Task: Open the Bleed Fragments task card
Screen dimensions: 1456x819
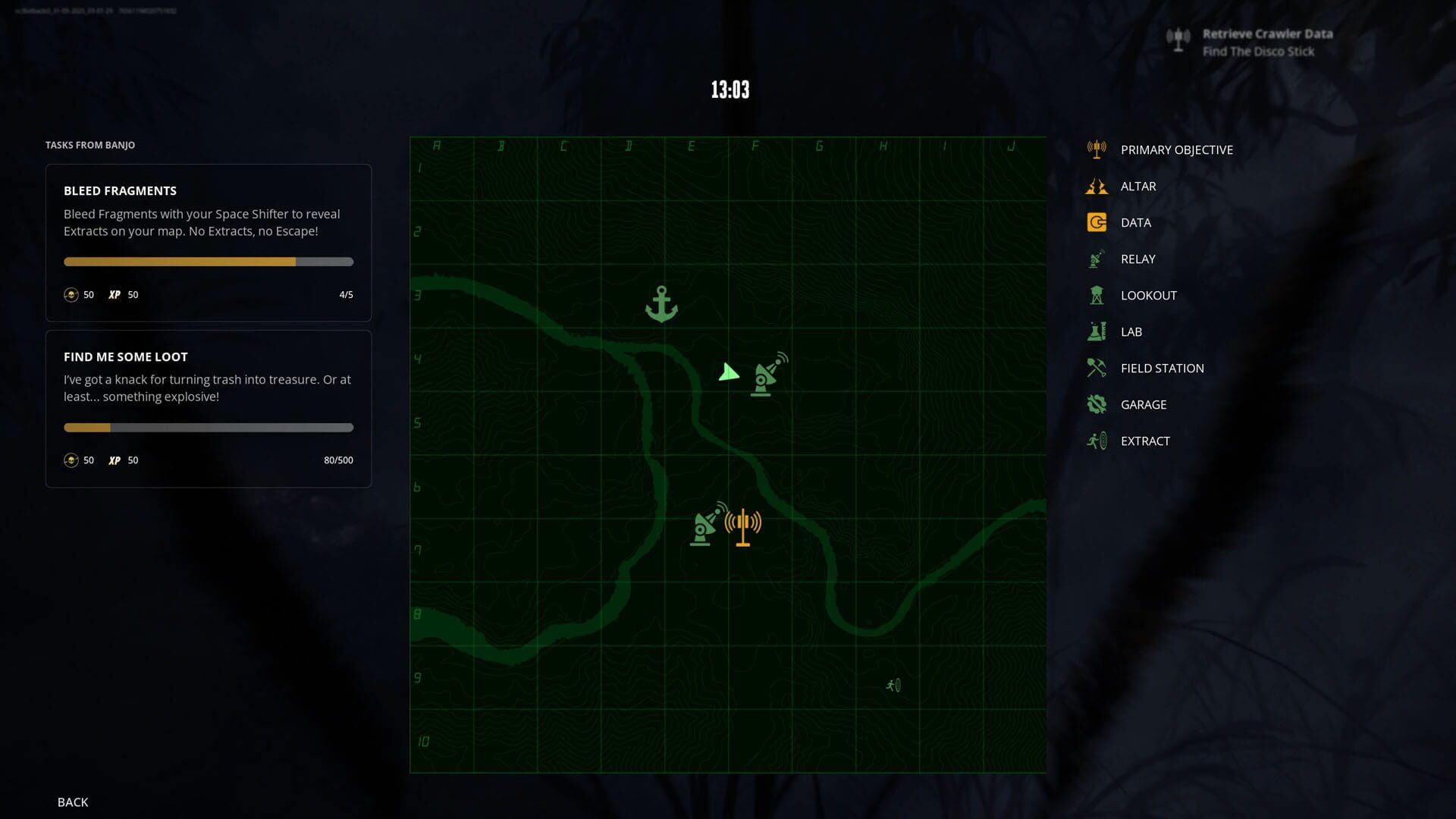Action: click(209, 243)
